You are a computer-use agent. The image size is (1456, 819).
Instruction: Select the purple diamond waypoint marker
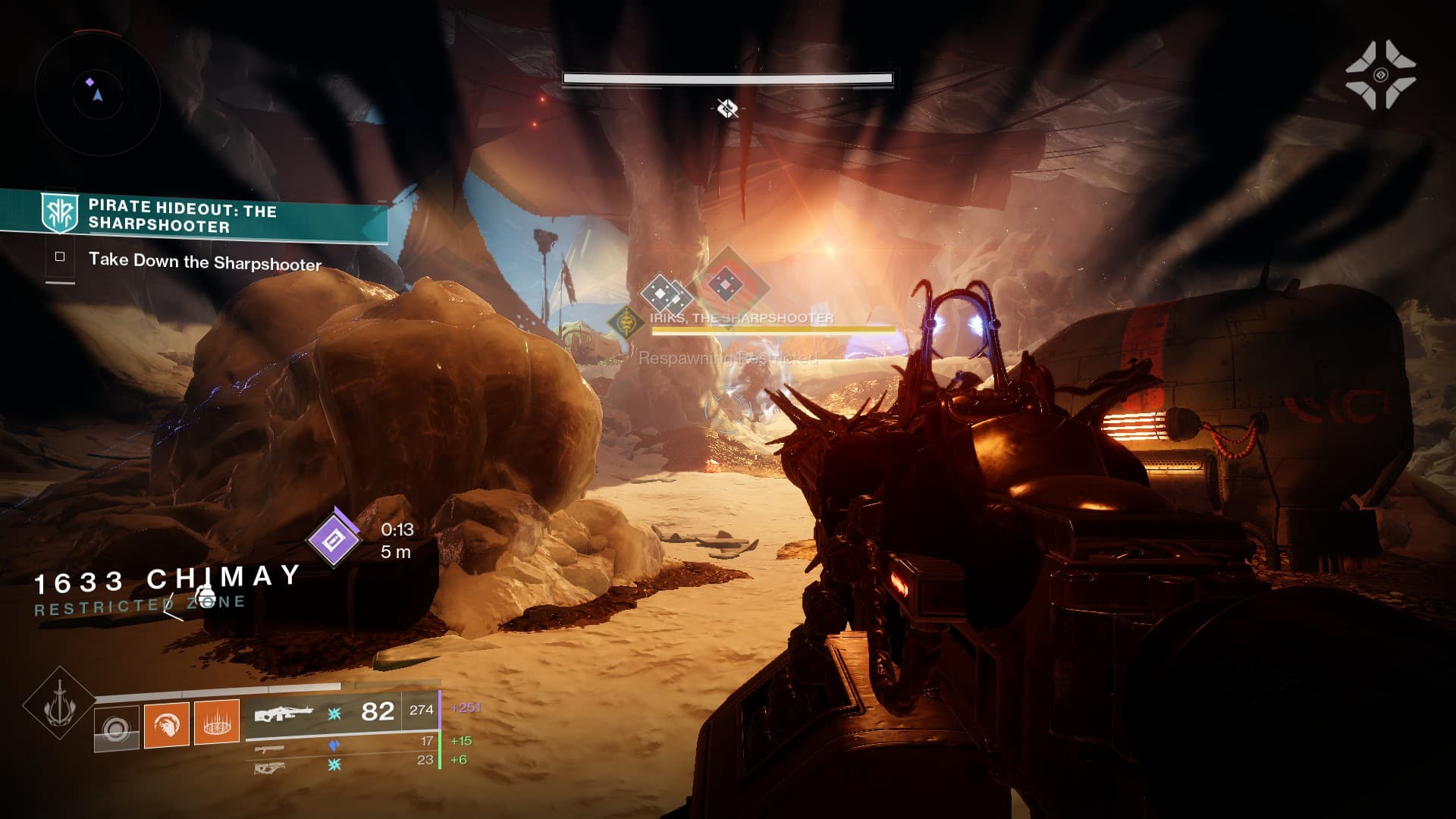(334, 539)
